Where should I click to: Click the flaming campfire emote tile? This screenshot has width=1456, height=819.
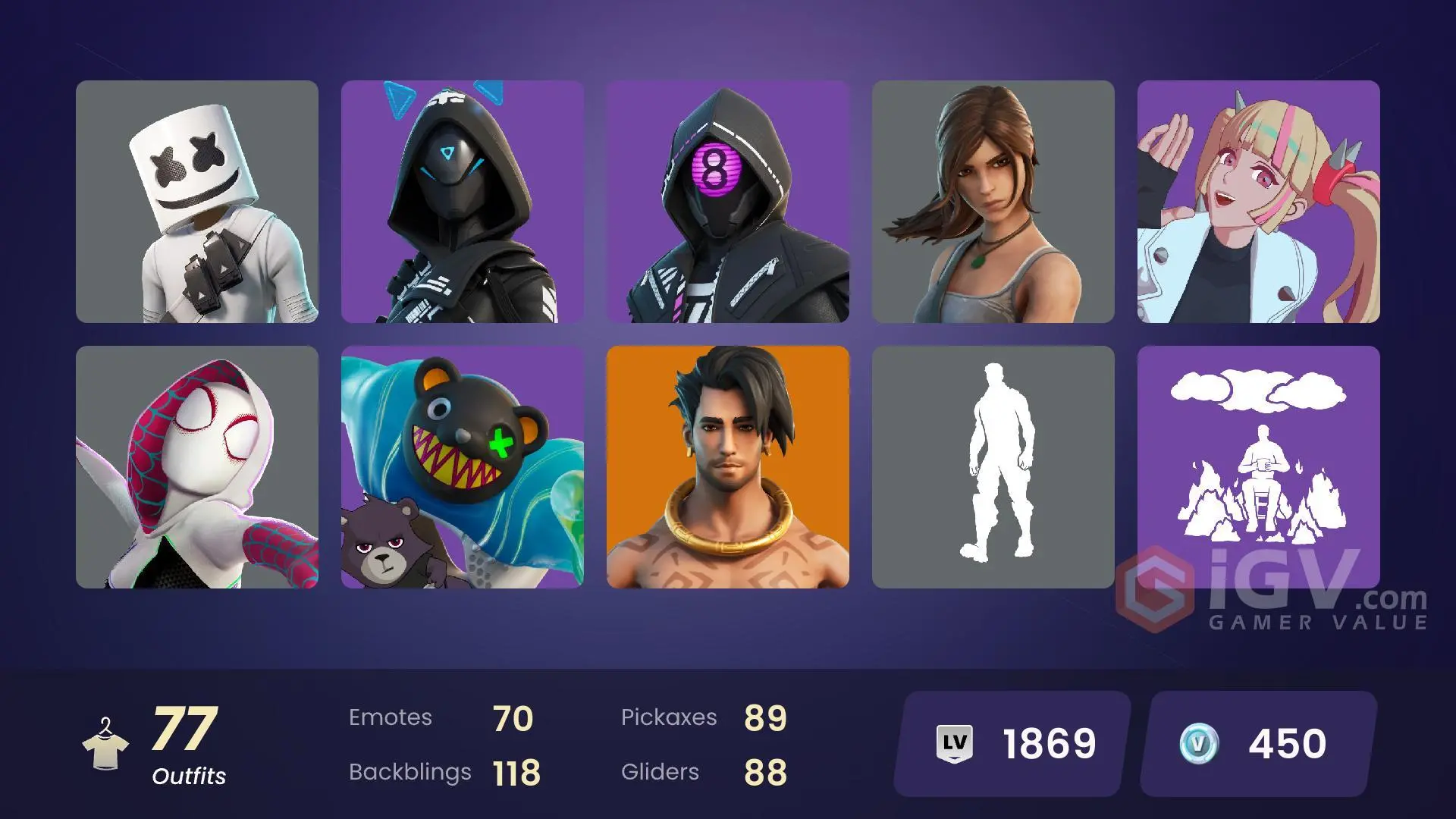[1259, 470]
